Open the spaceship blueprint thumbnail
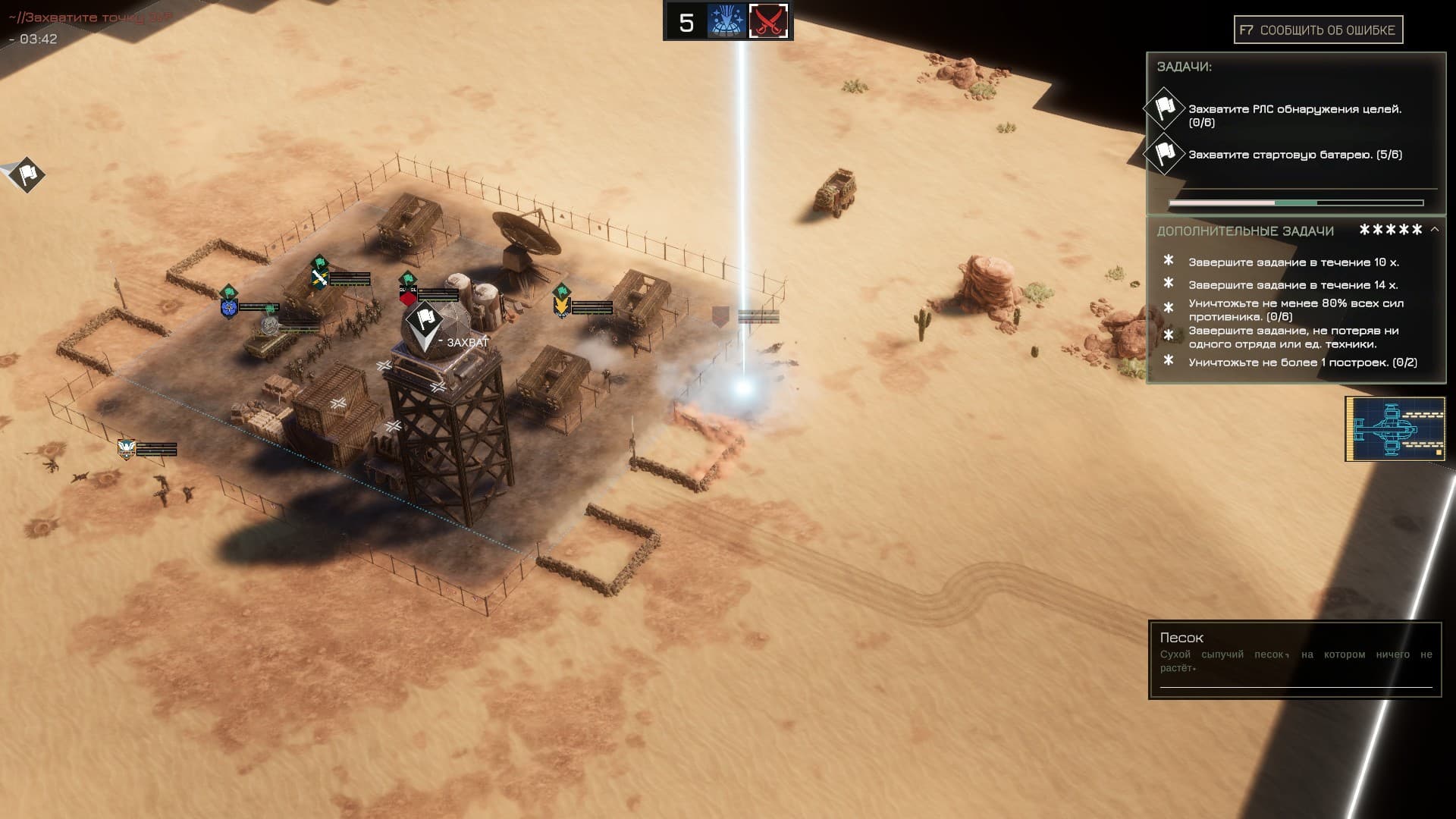 tap(1395, 428)
